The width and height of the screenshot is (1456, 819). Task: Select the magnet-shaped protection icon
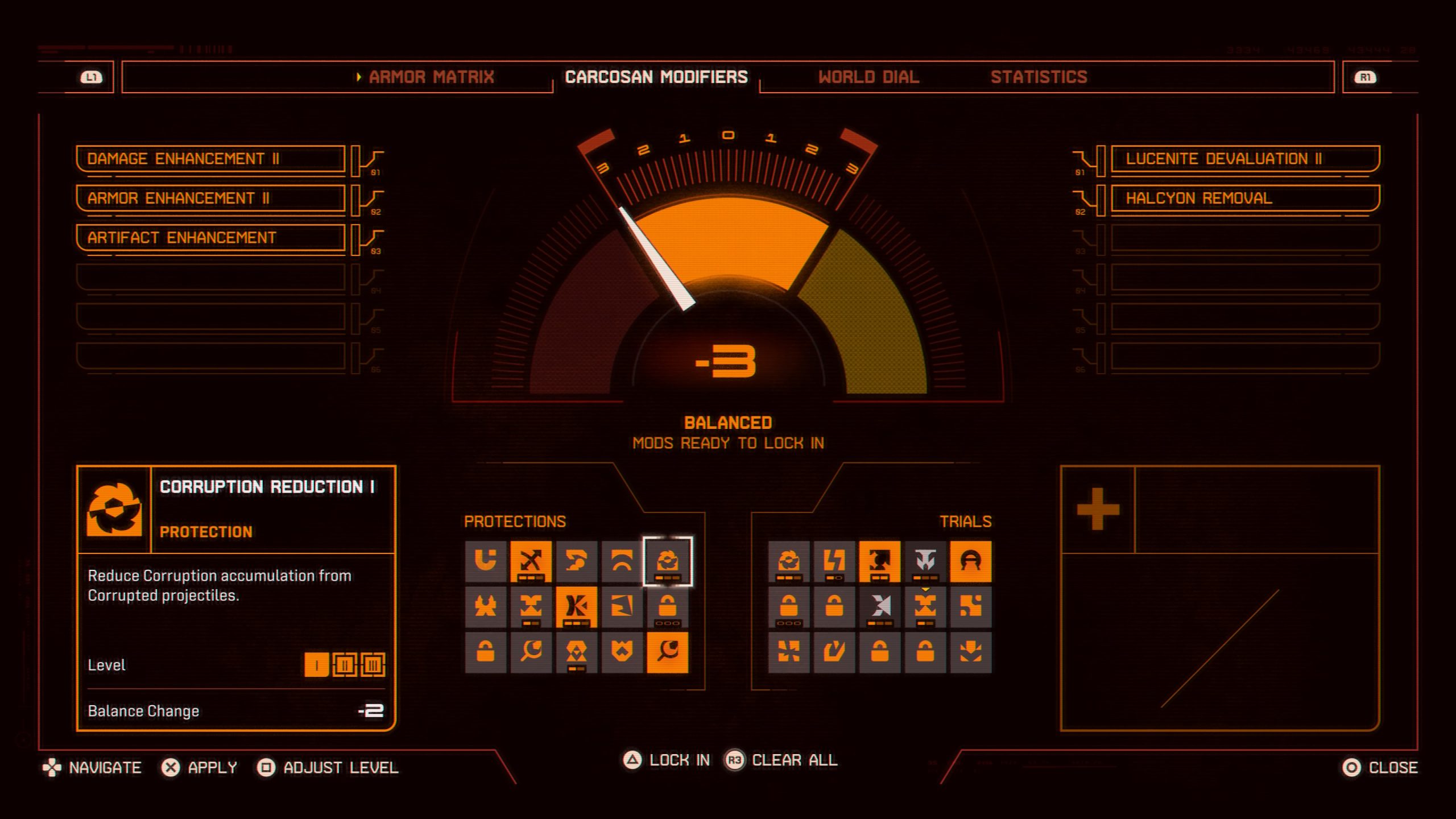(485, 561)
